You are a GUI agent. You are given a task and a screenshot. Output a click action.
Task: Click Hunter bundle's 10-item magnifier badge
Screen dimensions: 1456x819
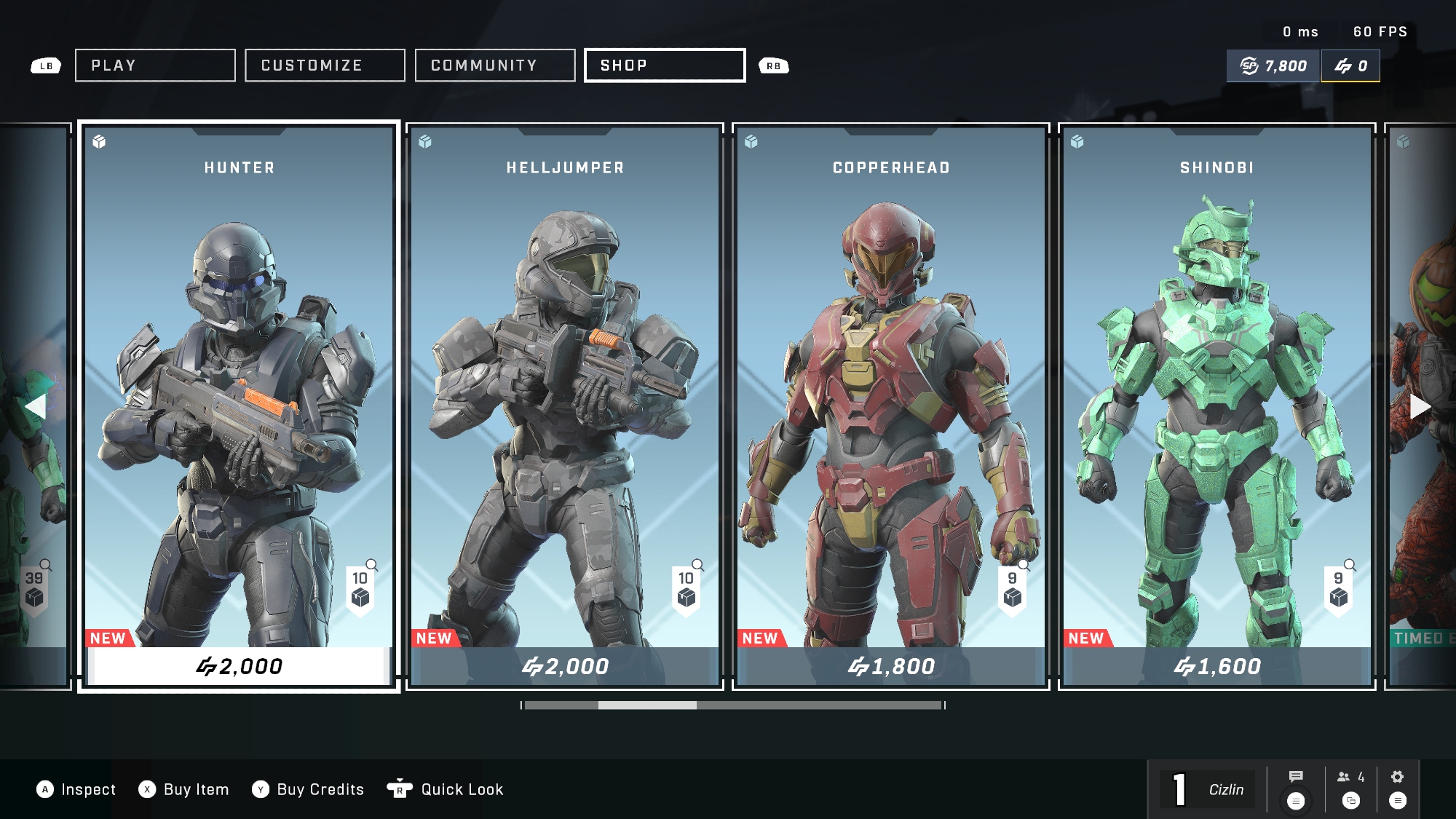(361, 587)
